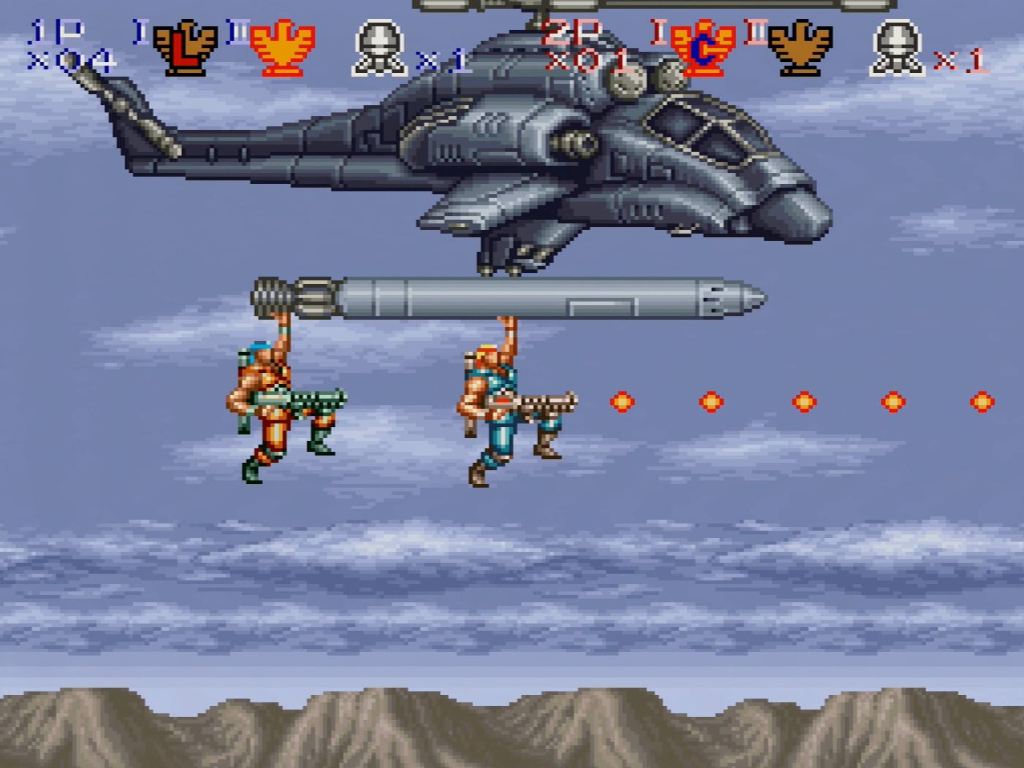Activate player 2's smart bomb icon
The image size is (1024, 768).
[x=897, y=50]
